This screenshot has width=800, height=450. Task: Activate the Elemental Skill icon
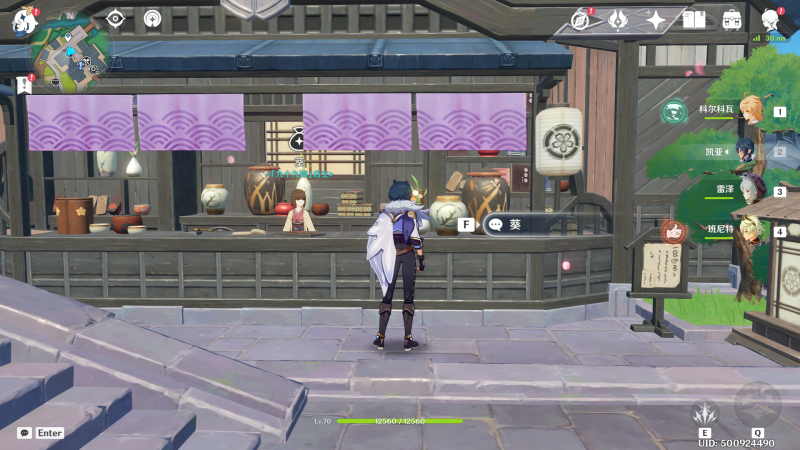pyautogui.click(x=705, y=412)
